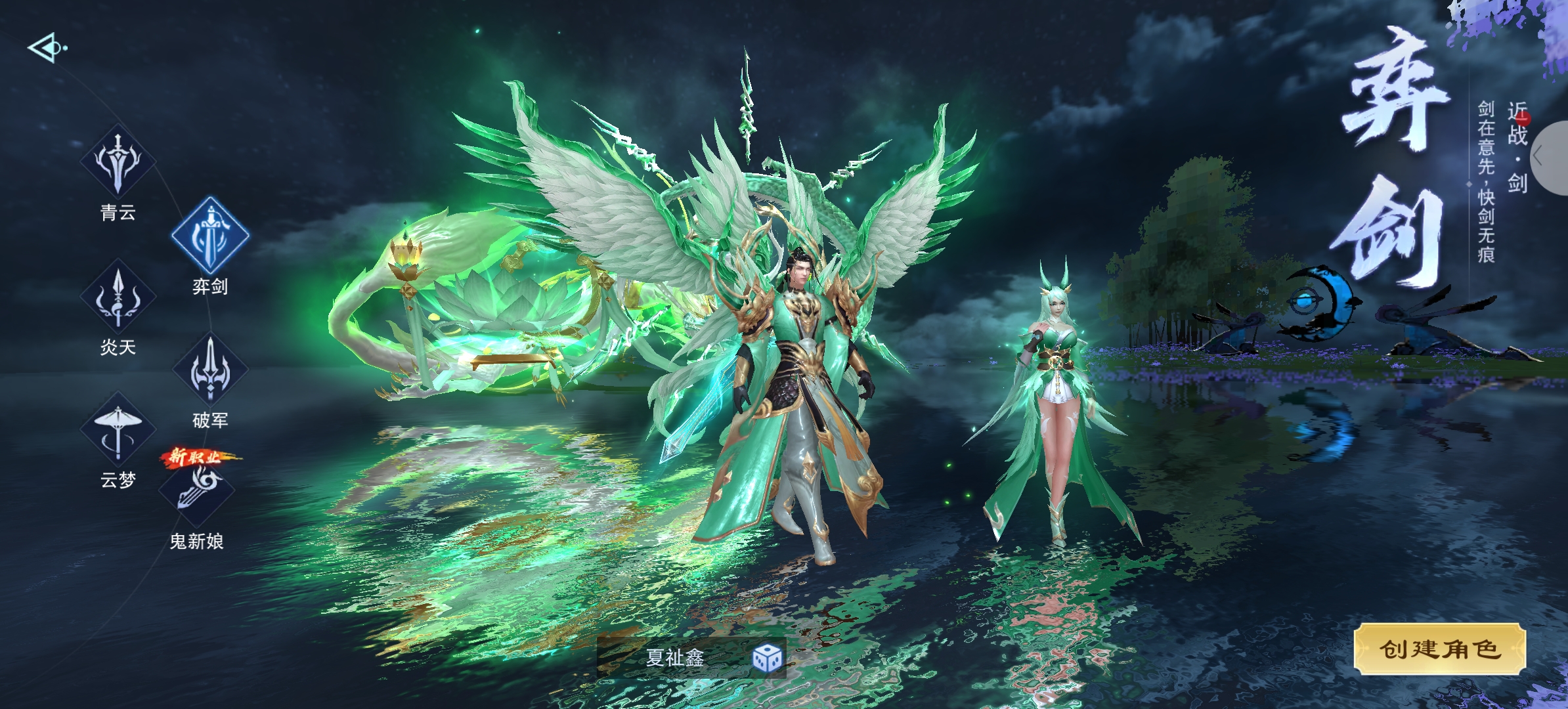Go back using the arrow icon

pyautogui.click(x=46, y=48)
